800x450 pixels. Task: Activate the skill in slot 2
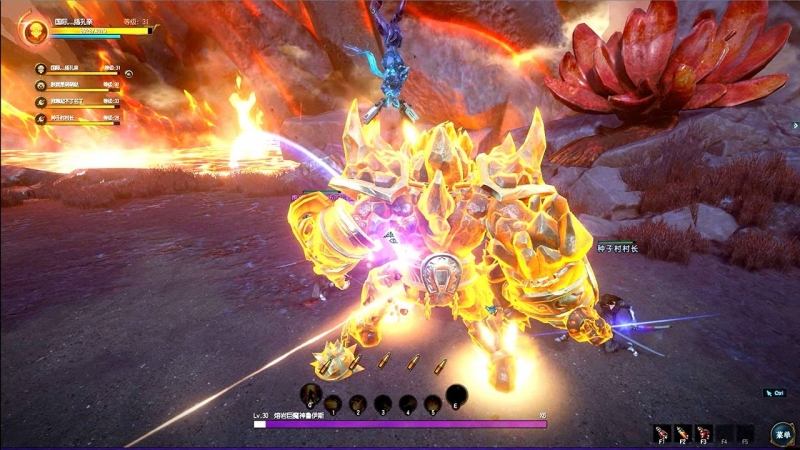(x=358, y=403)
